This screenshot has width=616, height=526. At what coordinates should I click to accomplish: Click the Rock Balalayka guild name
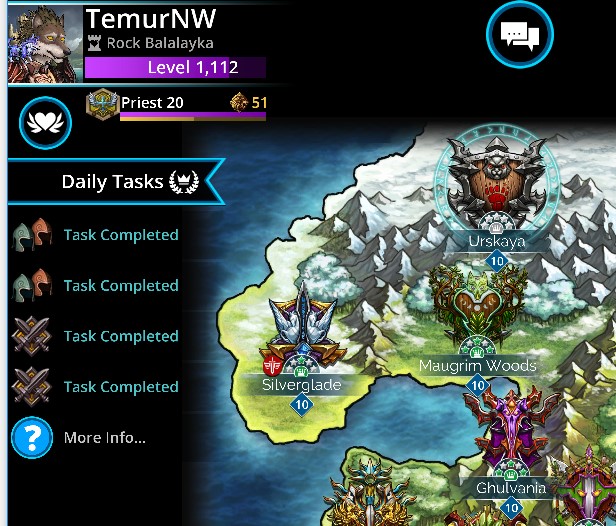159,44
